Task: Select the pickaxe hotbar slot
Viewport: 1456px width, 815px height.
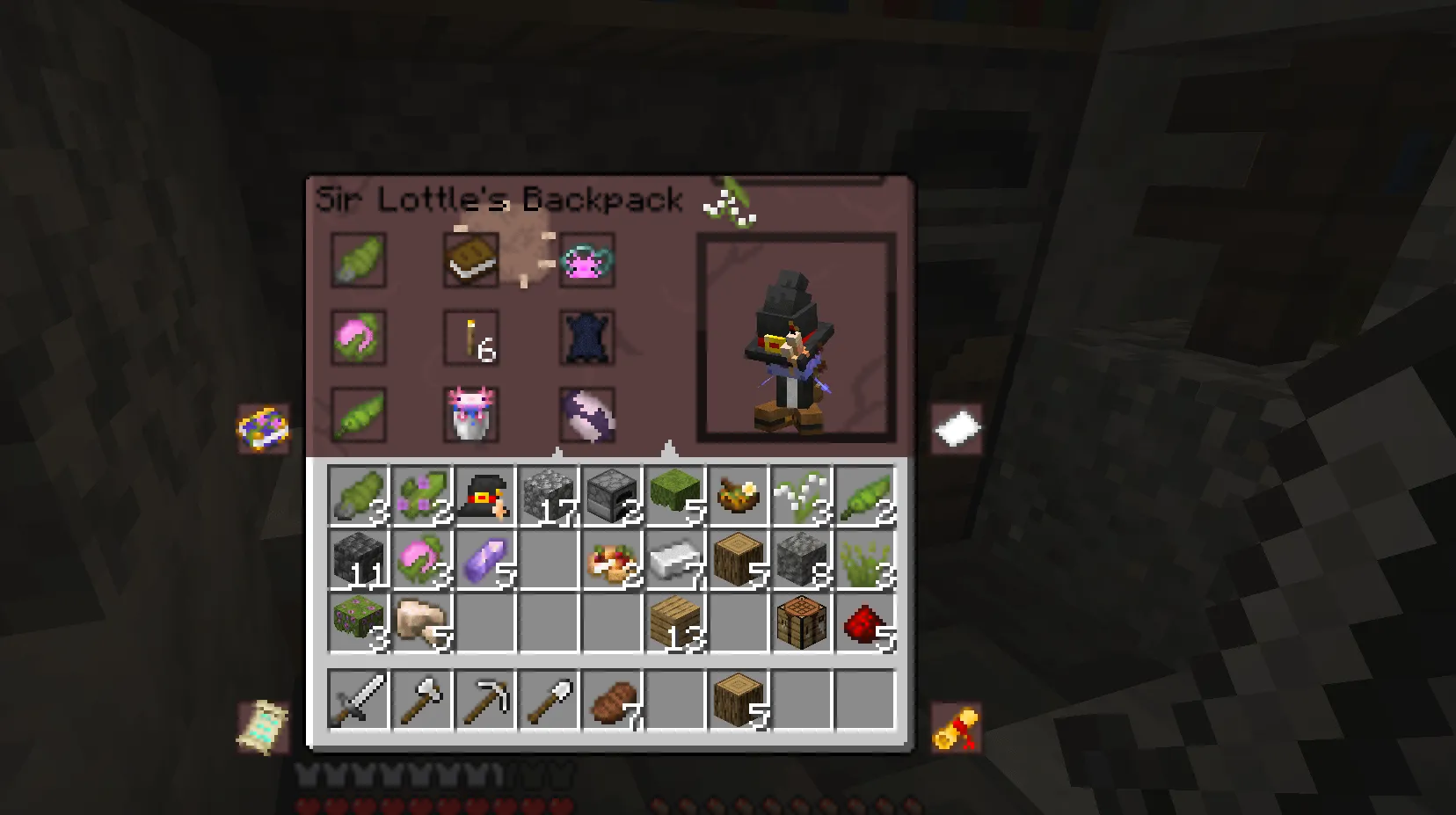Action: (485, 701)
